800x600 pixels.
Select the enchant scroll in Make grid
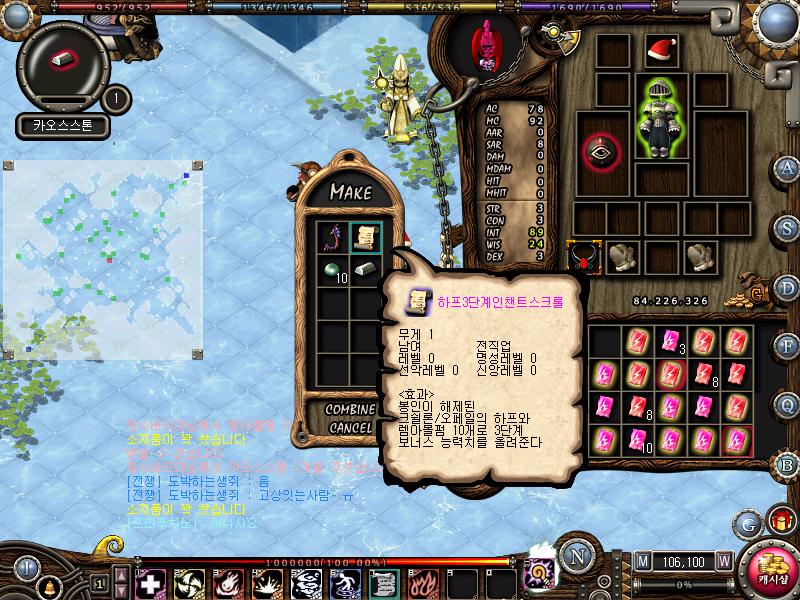[x=367, y=237]
